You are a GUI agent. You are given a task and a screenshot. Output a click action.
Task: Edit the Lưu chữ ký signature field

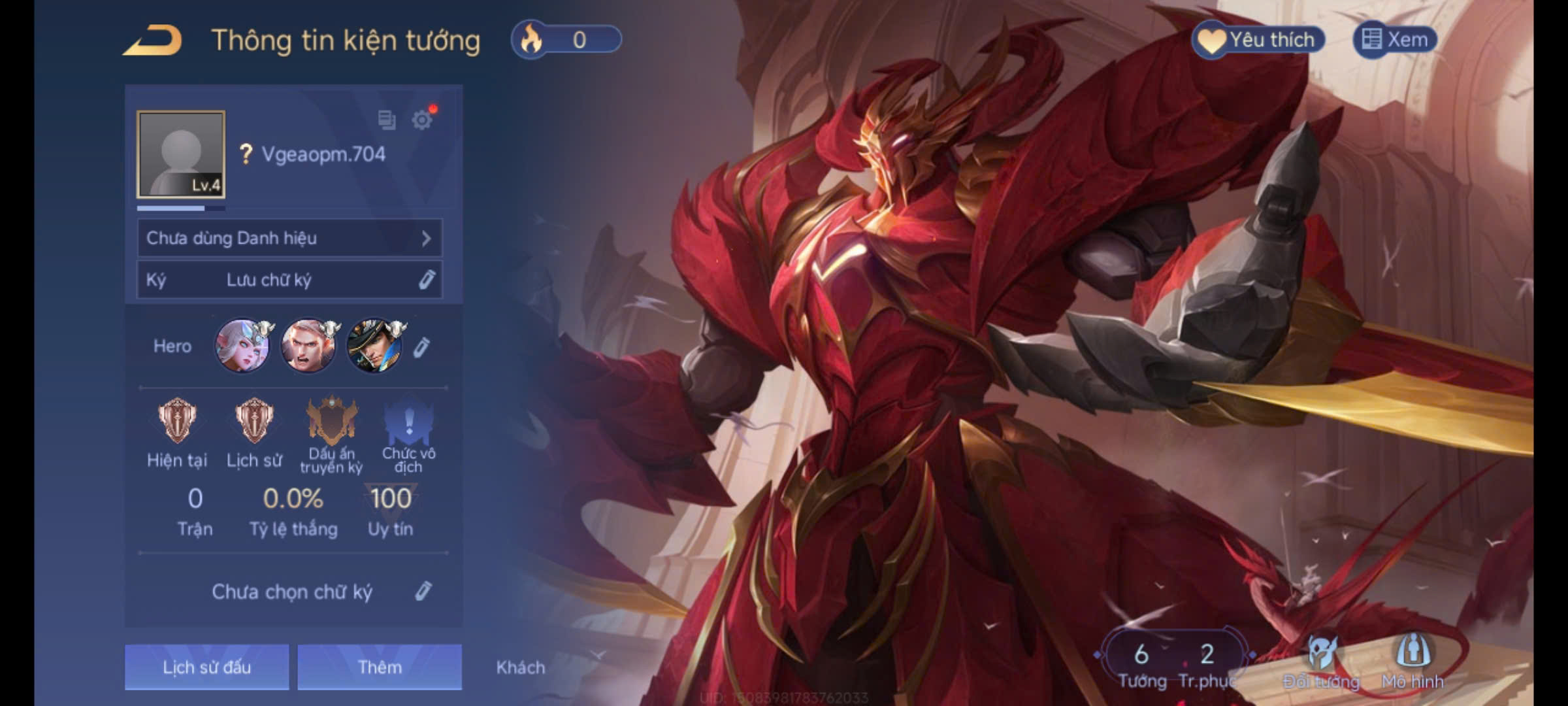tap(427, 280)
